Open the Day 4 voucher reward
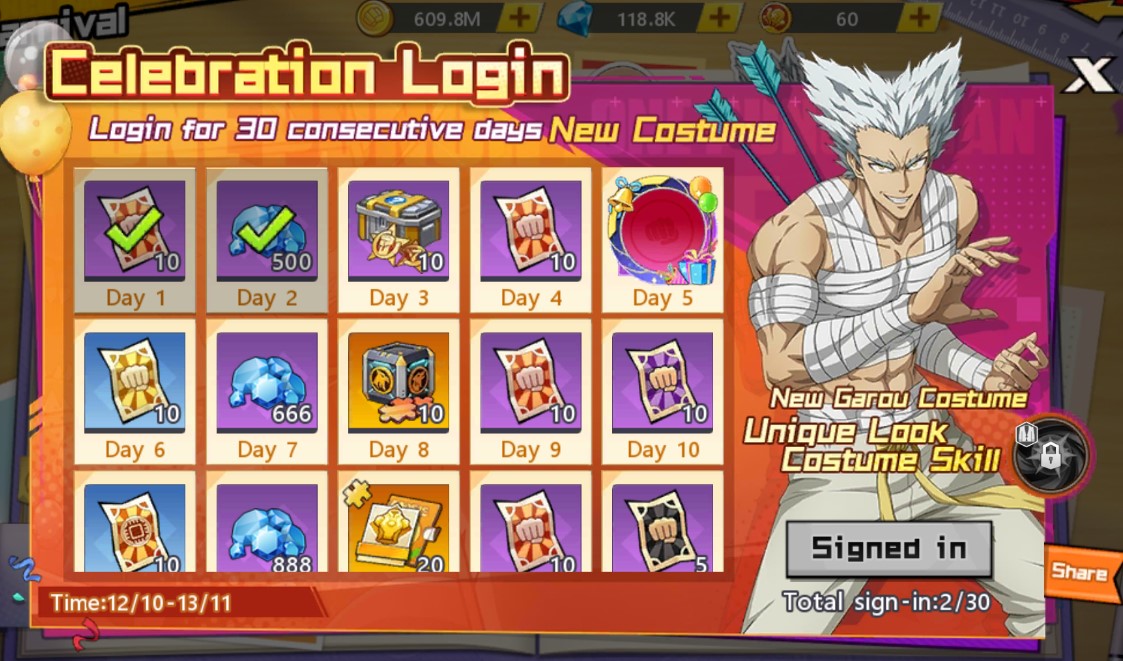1123x661 pixels. [x=530, y=240]
